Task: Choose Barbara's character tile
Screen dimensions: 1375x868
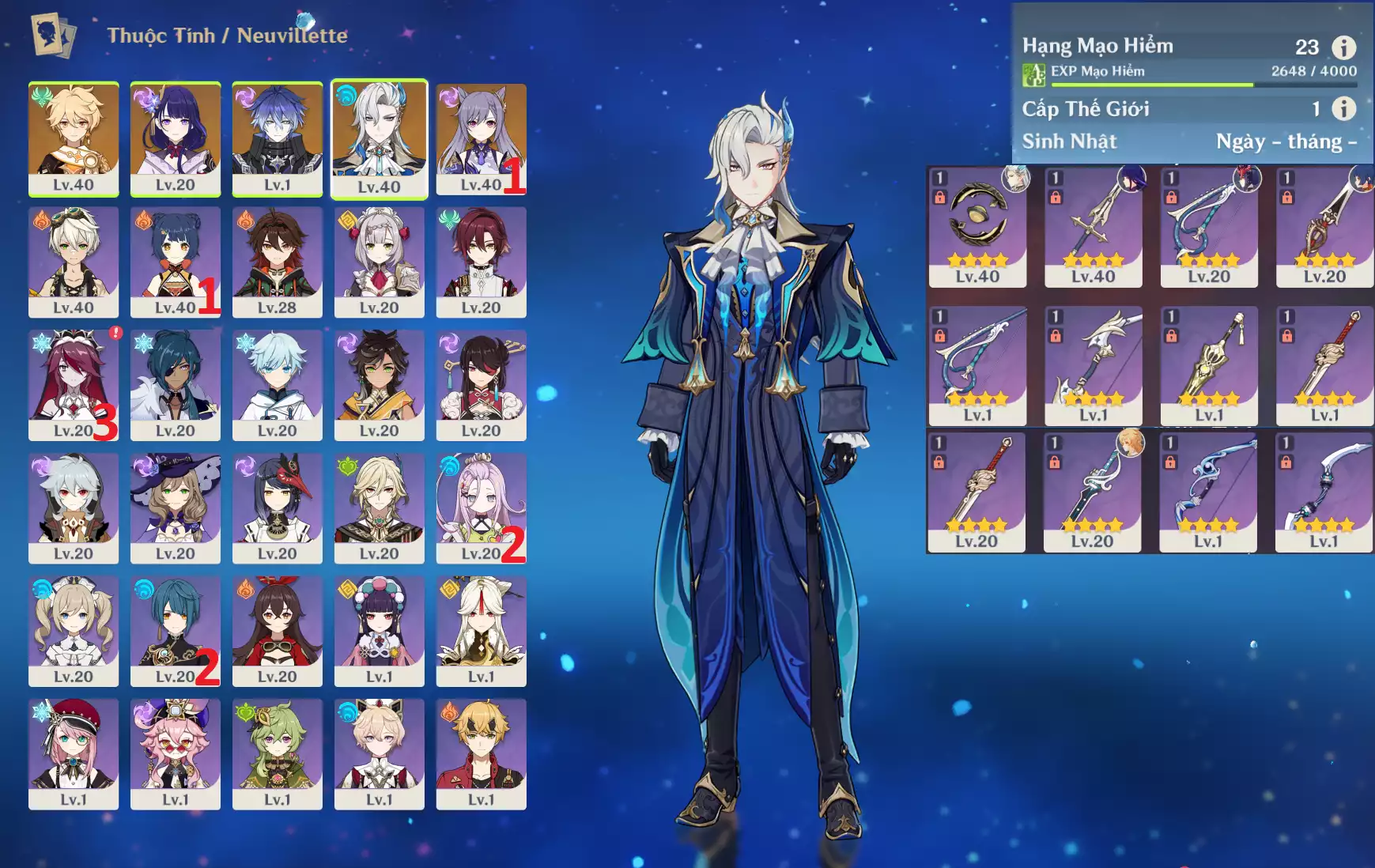Action: click(x=74, y=631)
